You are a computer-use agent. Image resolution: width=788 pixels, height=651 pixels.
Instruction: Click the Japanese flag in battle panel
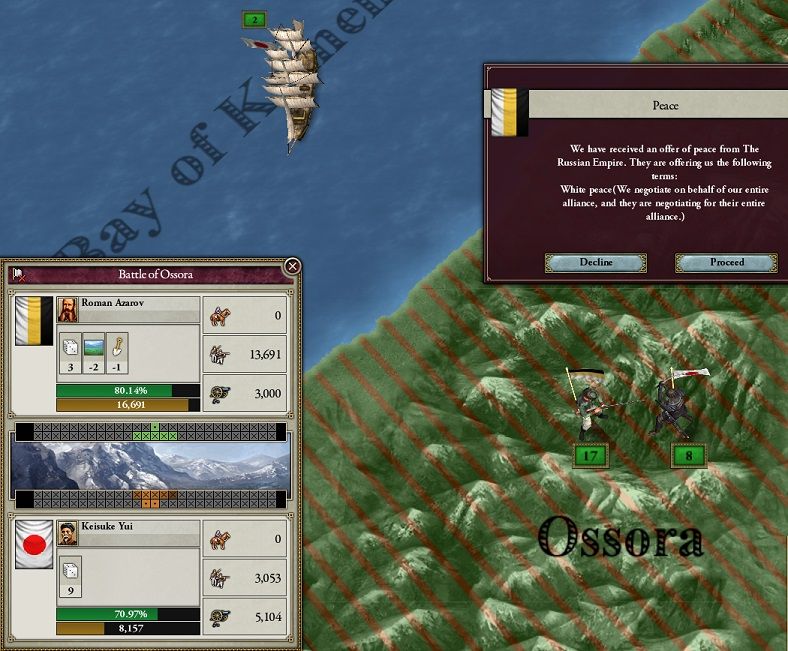tap(34, 543)
